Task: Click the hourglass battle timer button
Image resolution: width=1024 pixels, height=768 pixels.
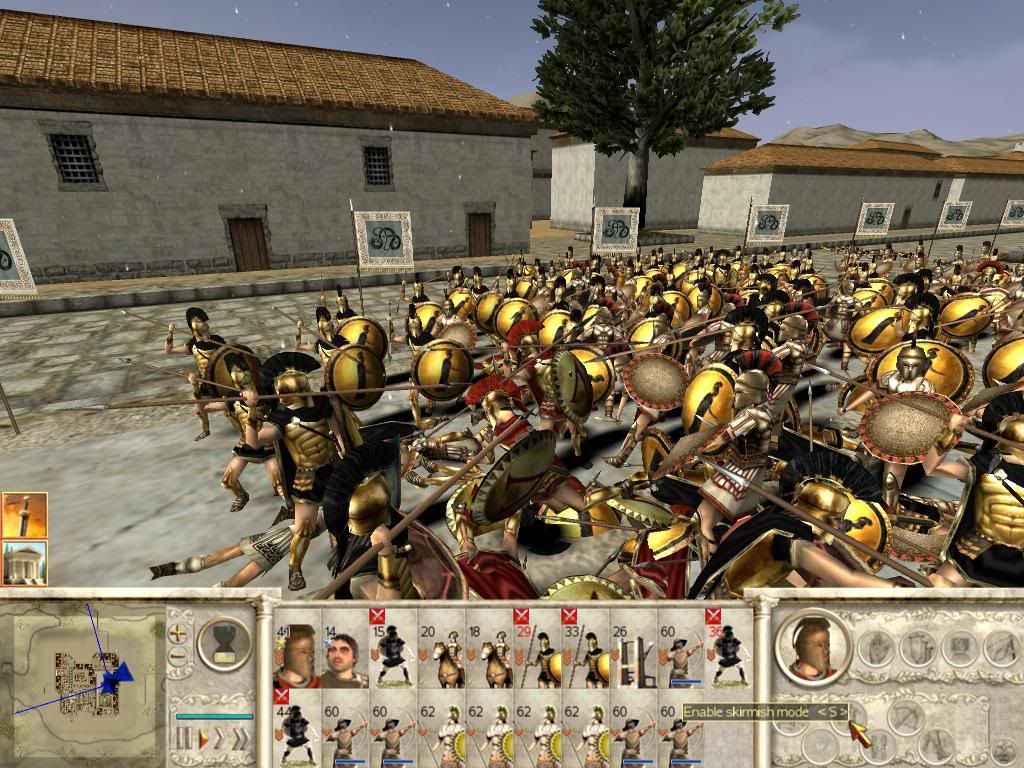Action: pyautogui.click(x=225, y=642)
